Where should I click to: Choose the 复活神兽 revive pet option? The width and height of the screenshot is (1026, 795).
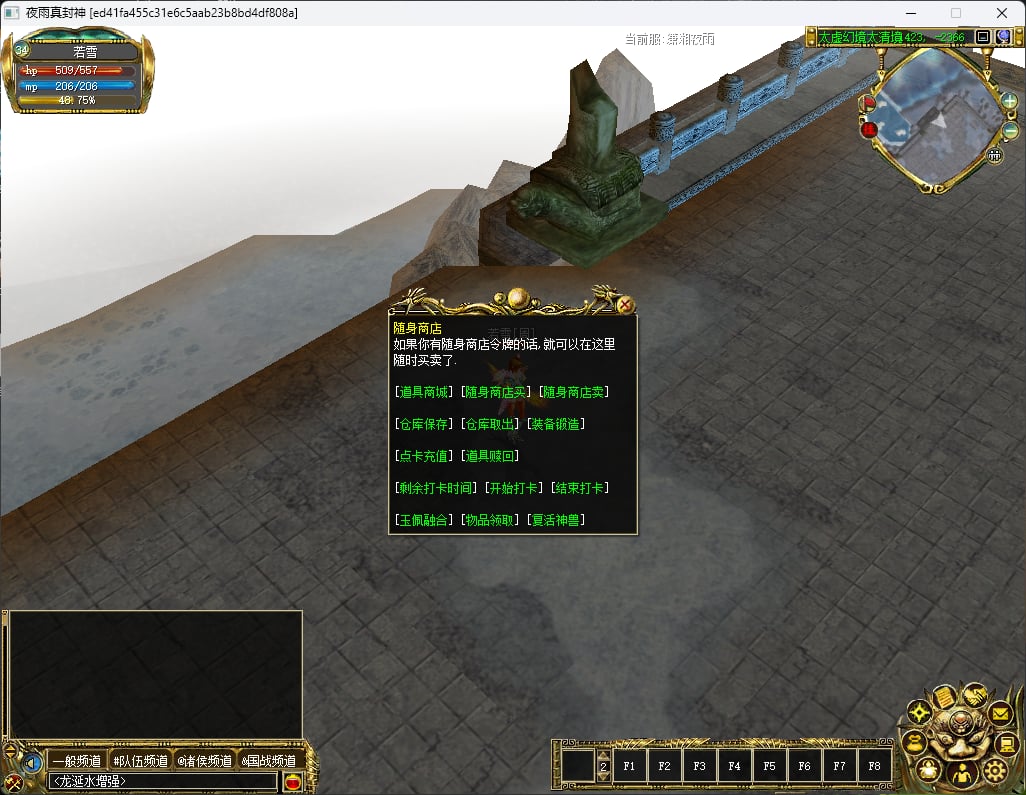tap(556, 520)
